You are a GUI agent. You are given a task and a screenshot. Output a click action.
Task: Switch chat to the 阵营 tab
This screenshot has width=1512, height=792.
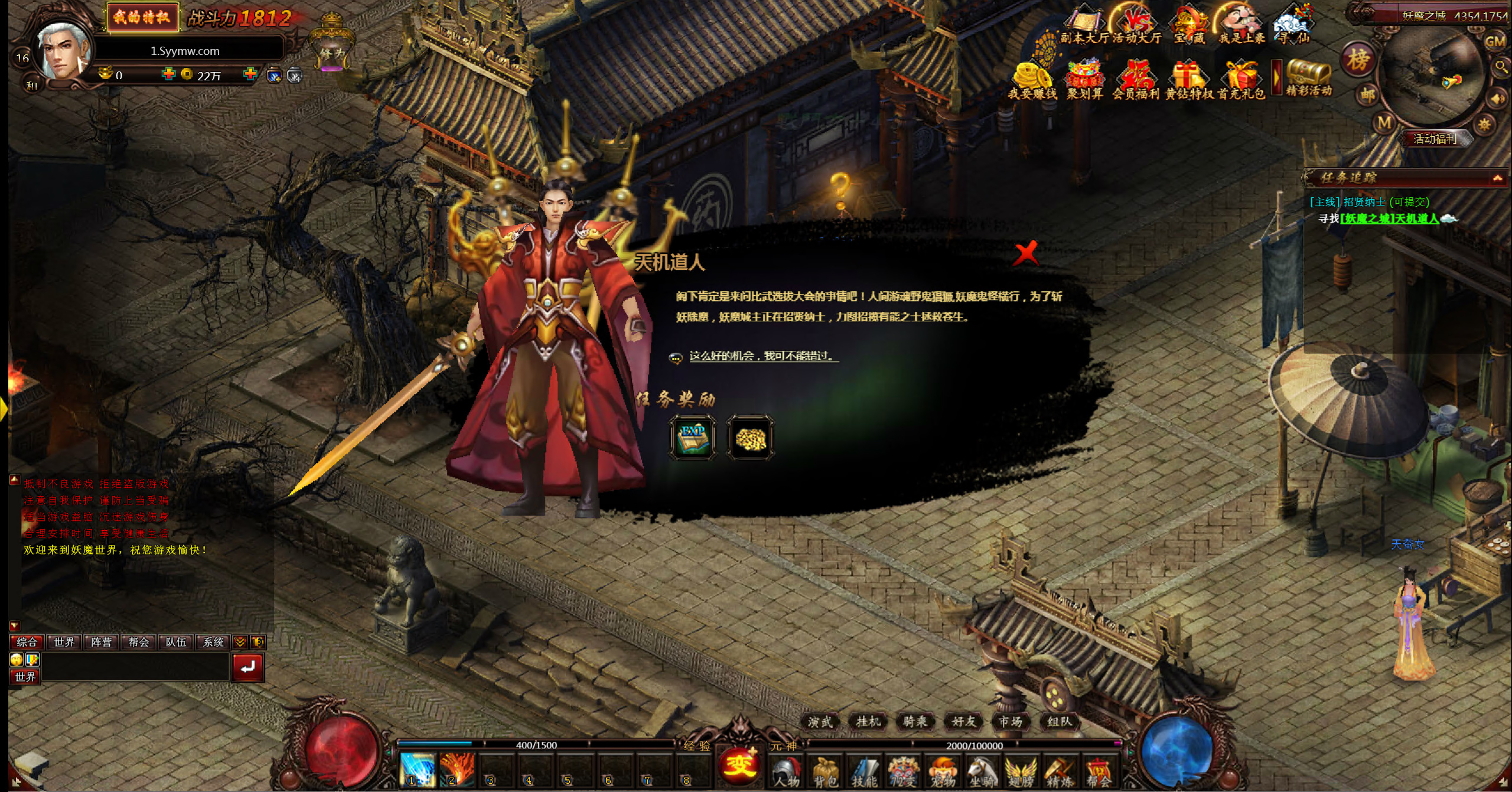point(102,642)
